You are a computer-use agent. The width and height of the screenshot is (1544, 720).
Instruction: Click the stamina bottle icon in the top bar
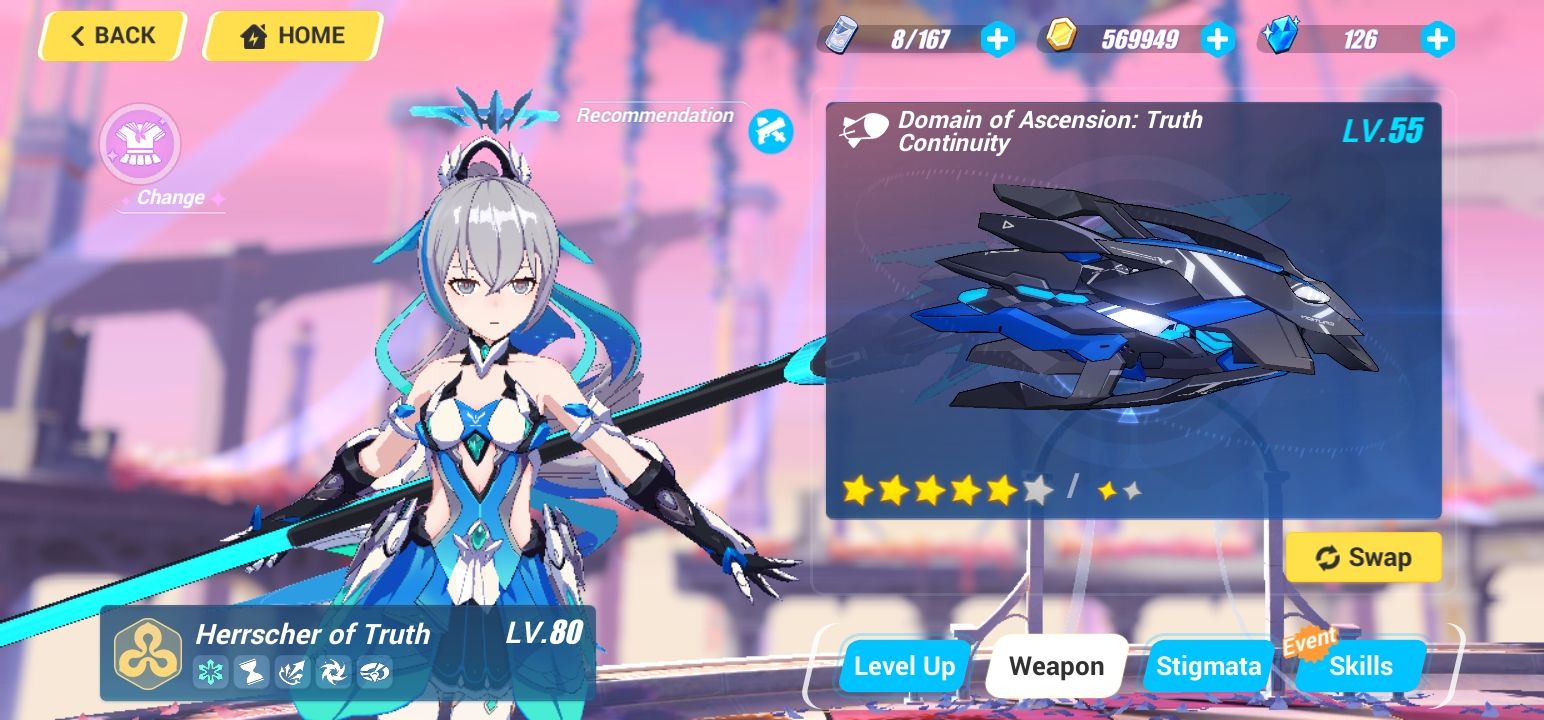pos(843,38)
